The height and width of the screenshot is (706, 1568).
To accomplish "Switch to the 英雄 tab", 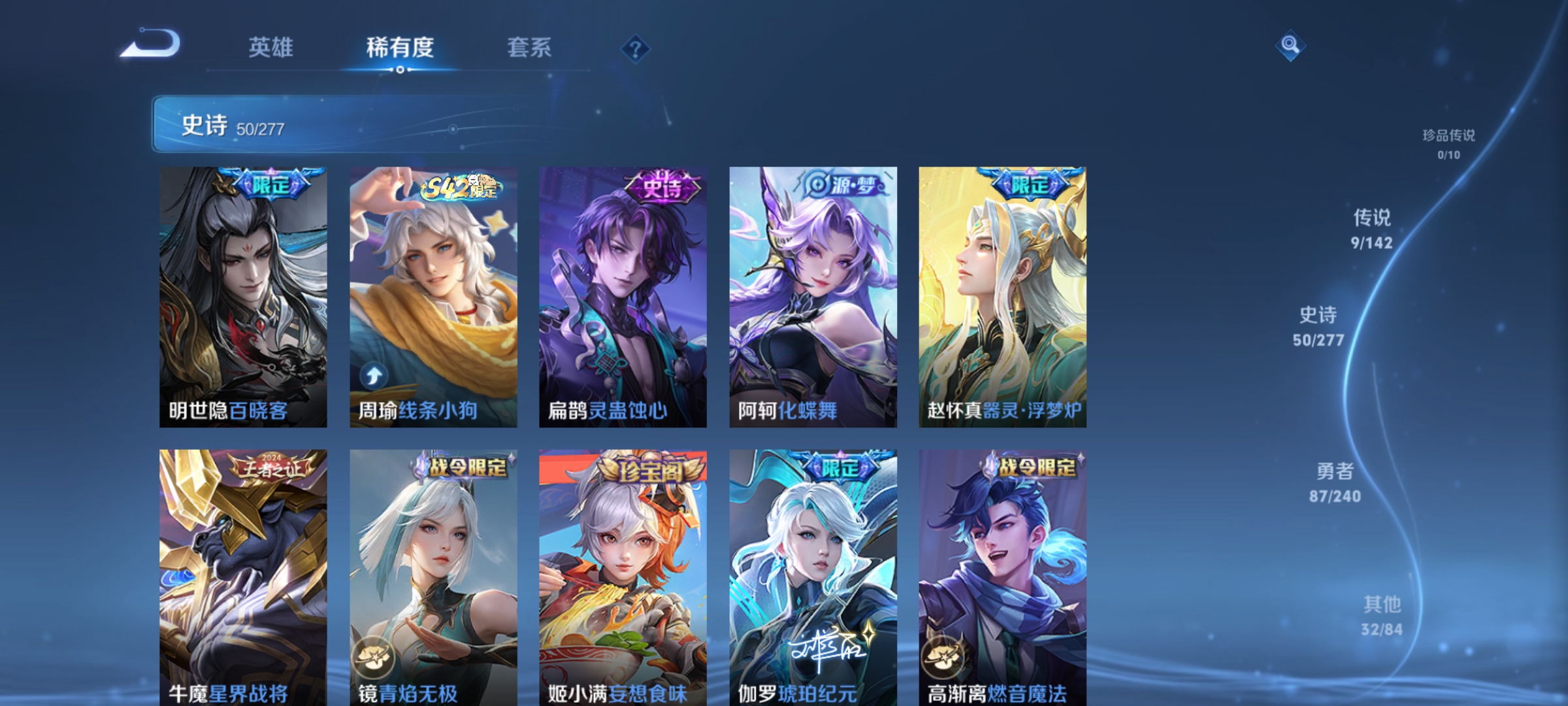I will point(272,48).
